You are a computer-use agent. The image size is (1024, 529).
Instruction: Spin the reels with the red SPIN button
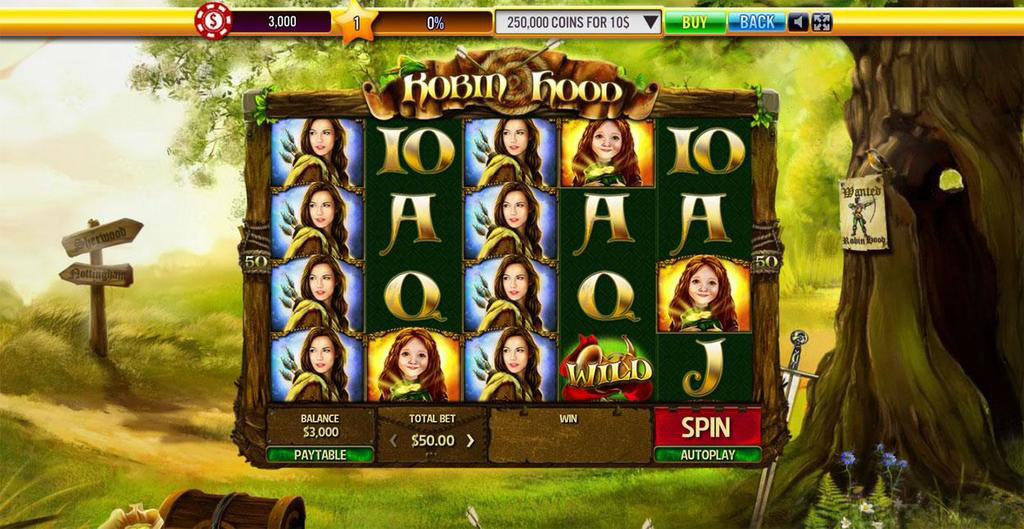707,427
